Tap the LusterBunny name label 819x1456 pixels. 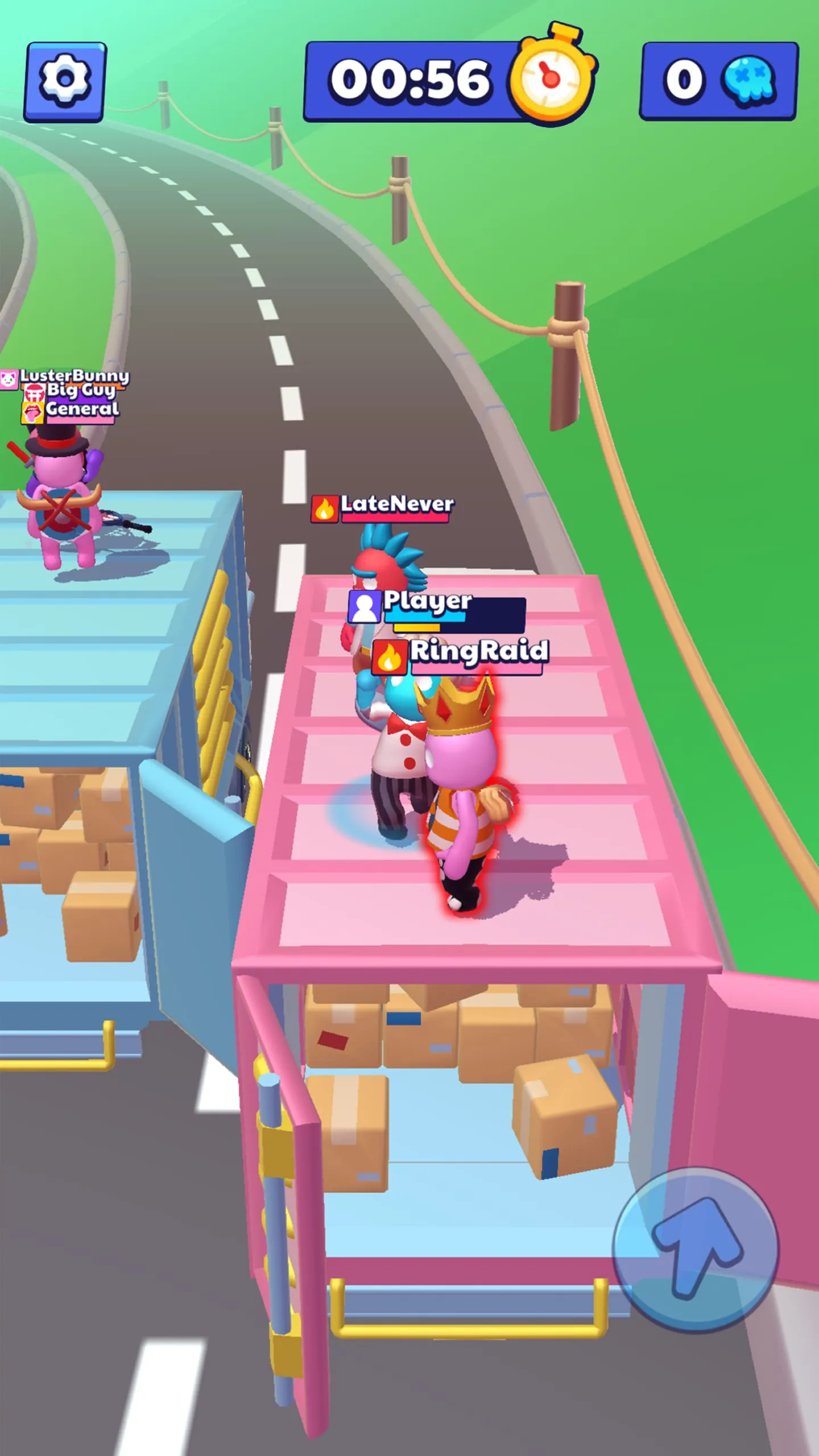coord(76,375)
